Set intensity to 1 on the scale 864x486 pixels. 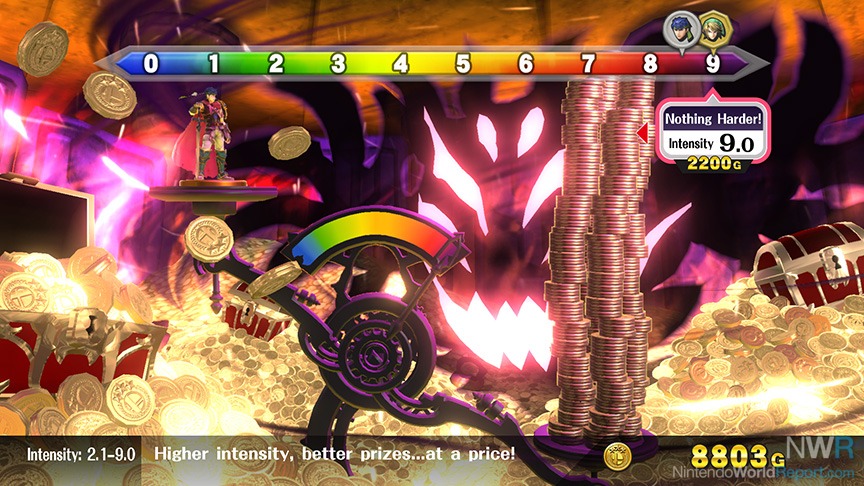tap(213, 65)
